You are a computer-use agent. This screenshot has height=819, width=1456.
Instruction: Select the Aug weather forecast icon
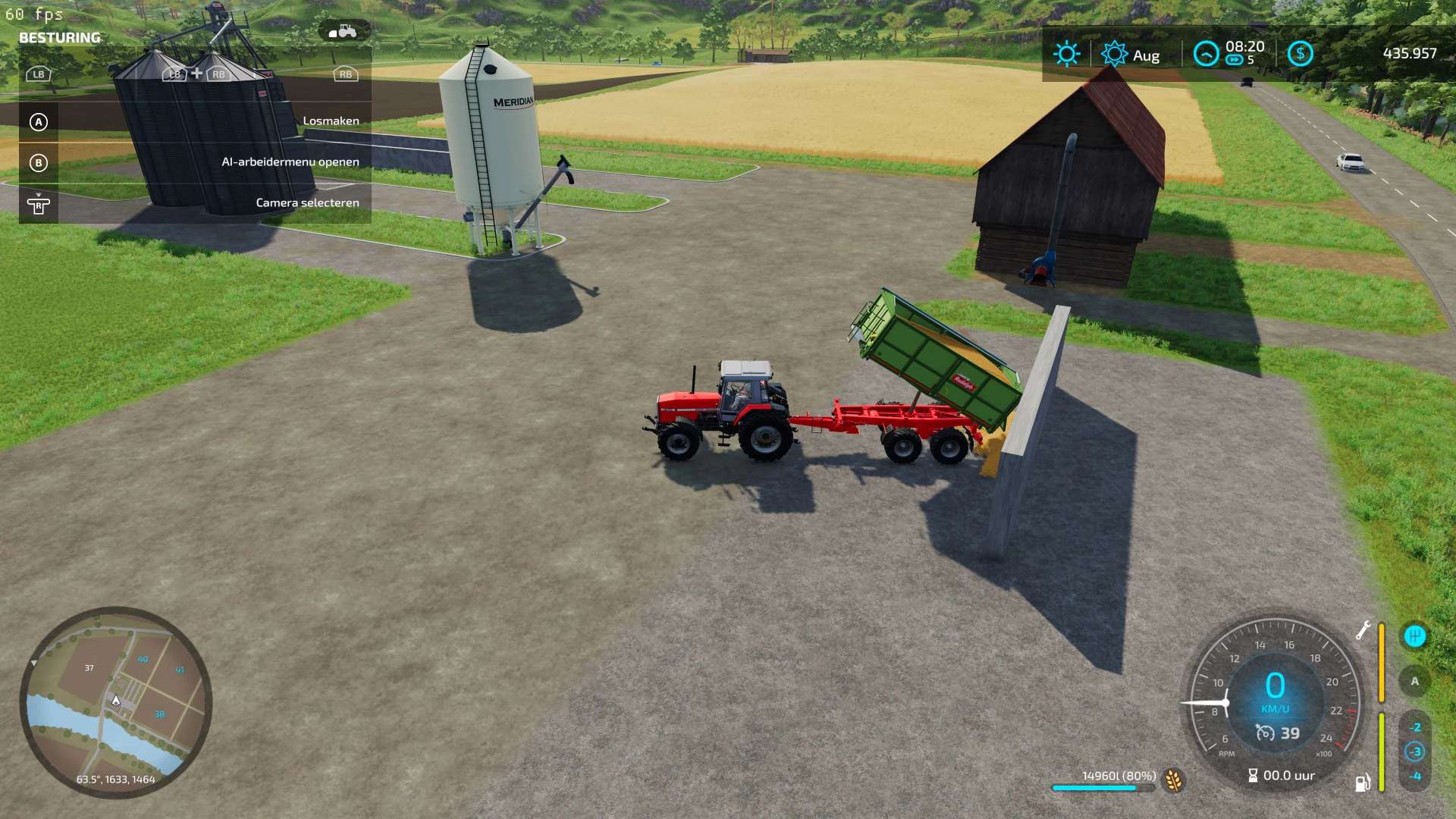(x=1114, y=54)
